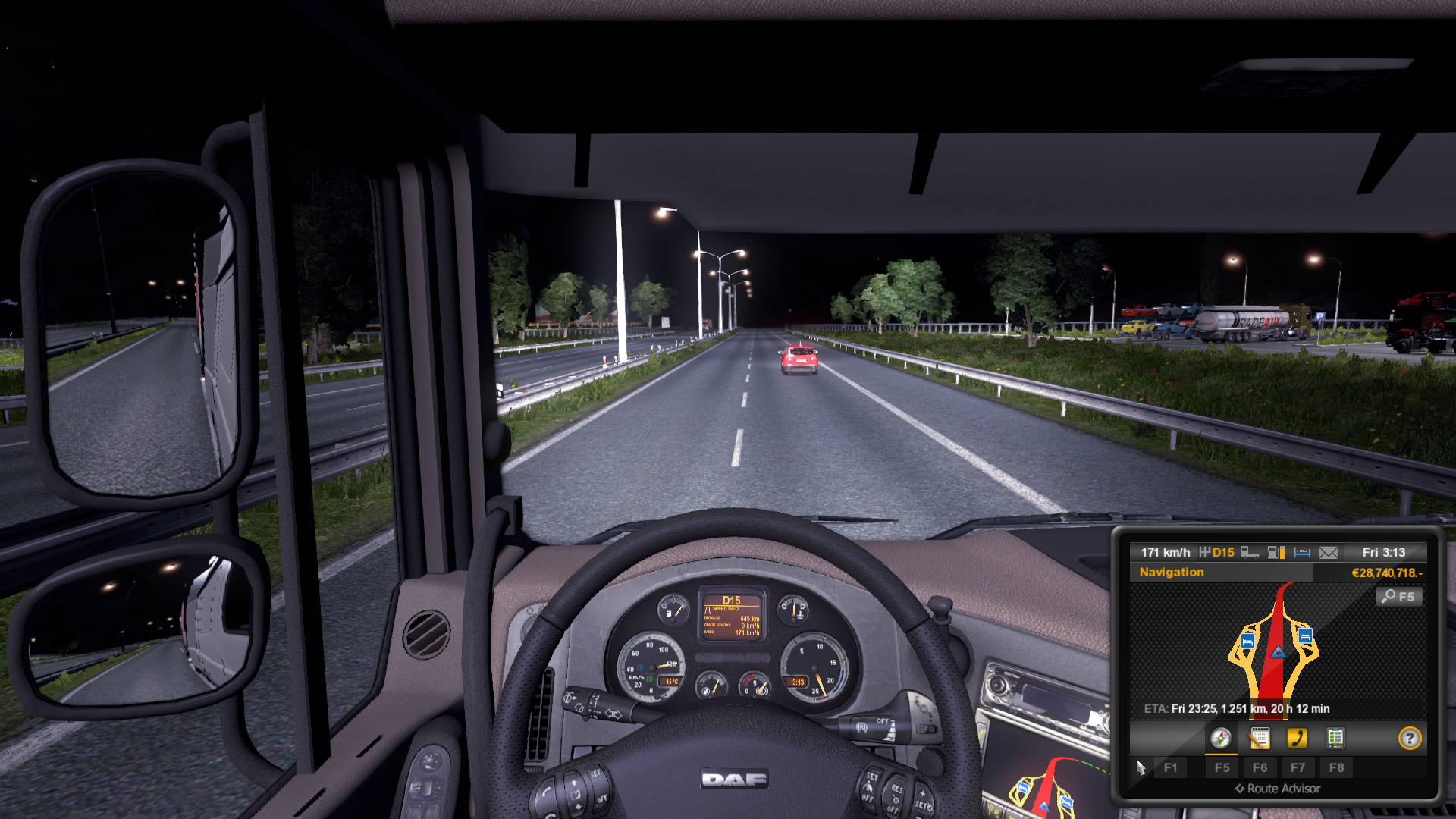1456x819 pixels.
Task: Show the truck info checklist tab
Action: click(x=1335, y=738)
